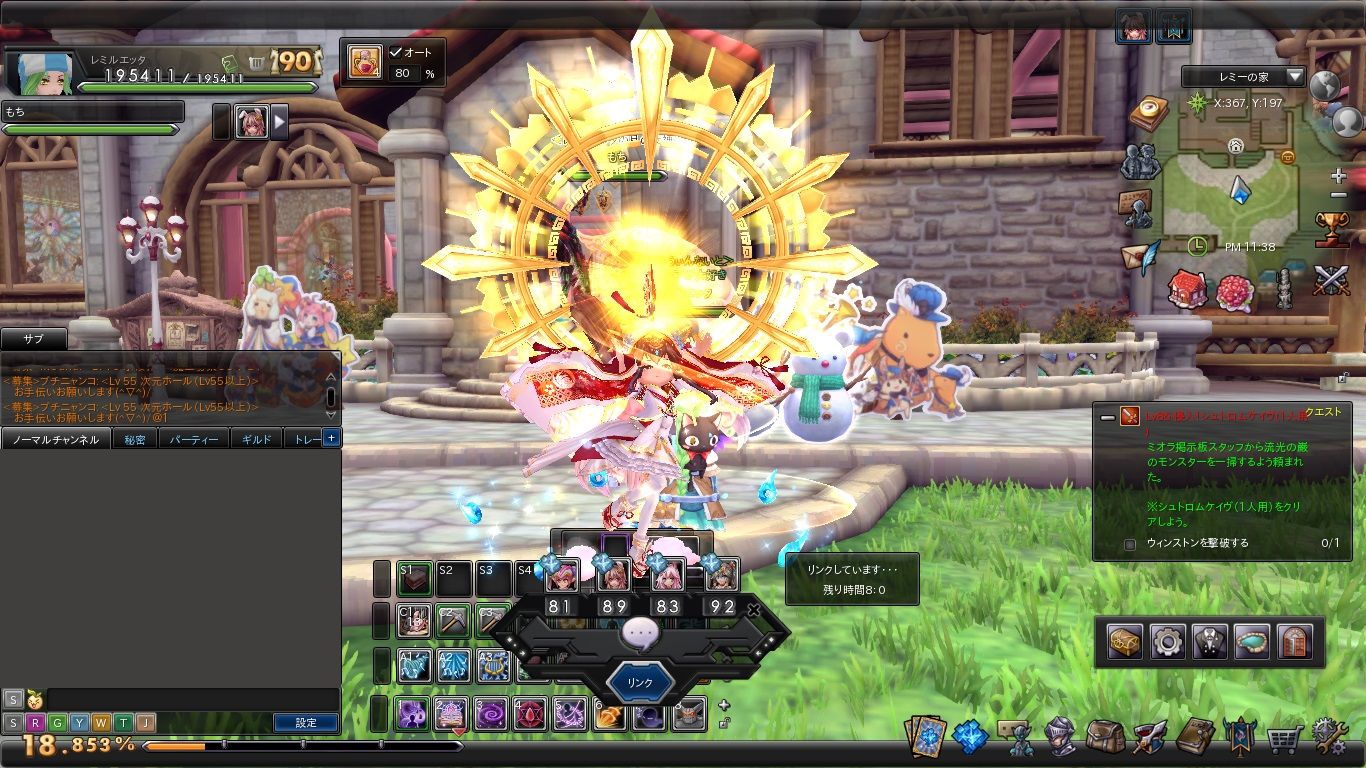This screenshot has height=768, width=1366.
Task: Open the 設定 chat settings
Action: 306,723
